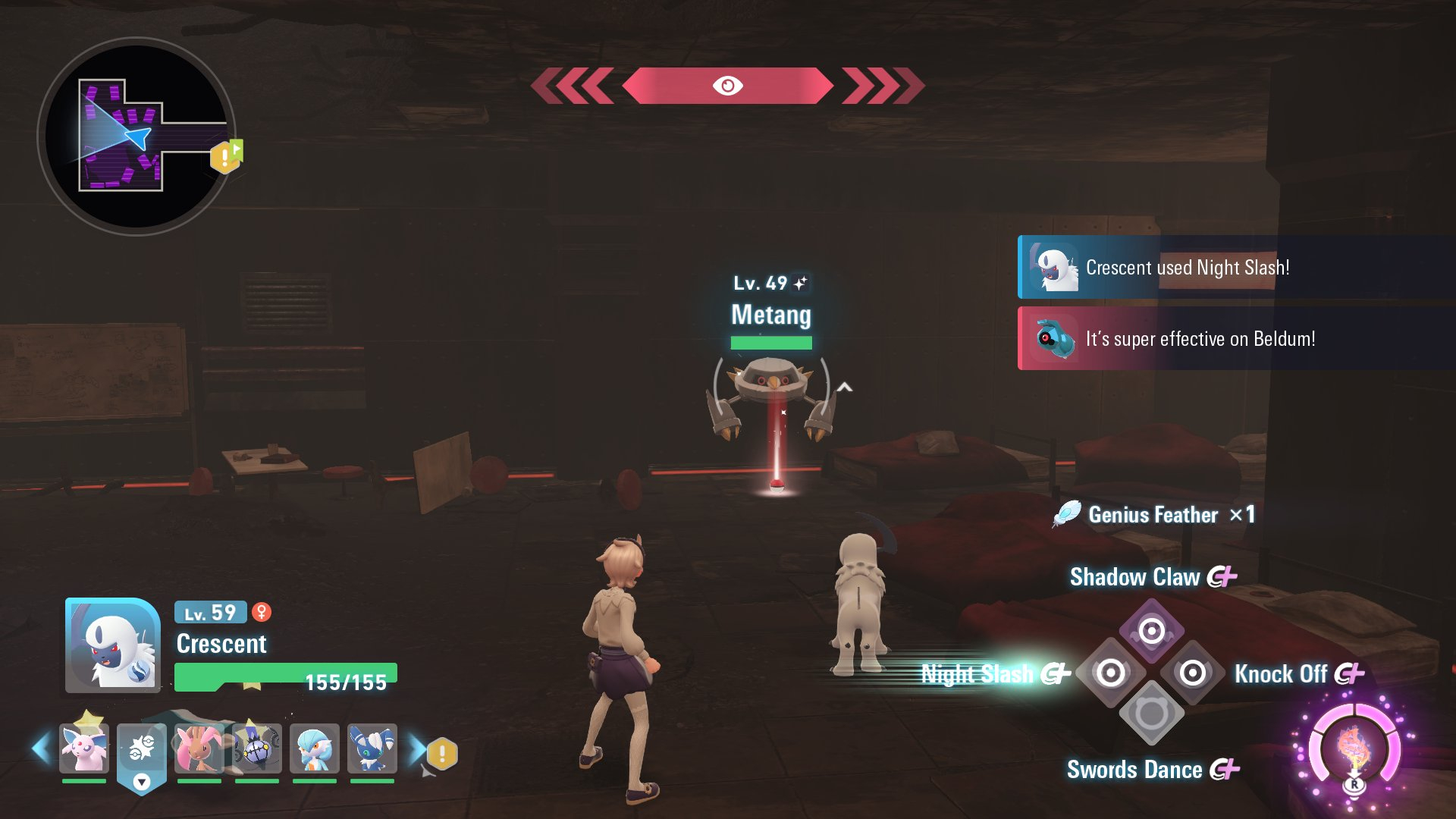
Task: Choose Gardevoir from the party bar
Action: pyautogui.click(x=314, y=748)
